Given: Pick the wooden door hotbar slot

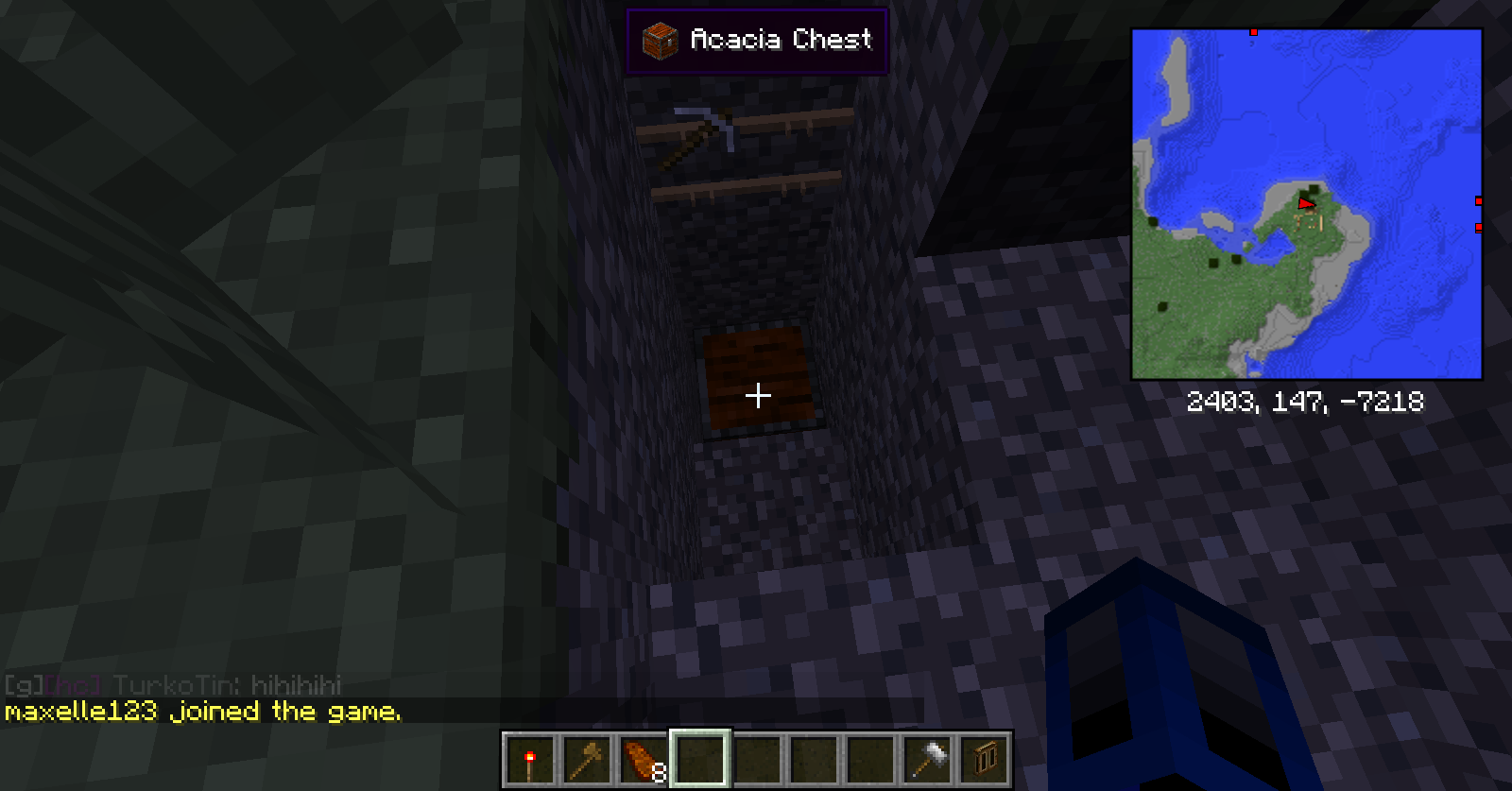Looking at the screenshot, I should 985,759.
